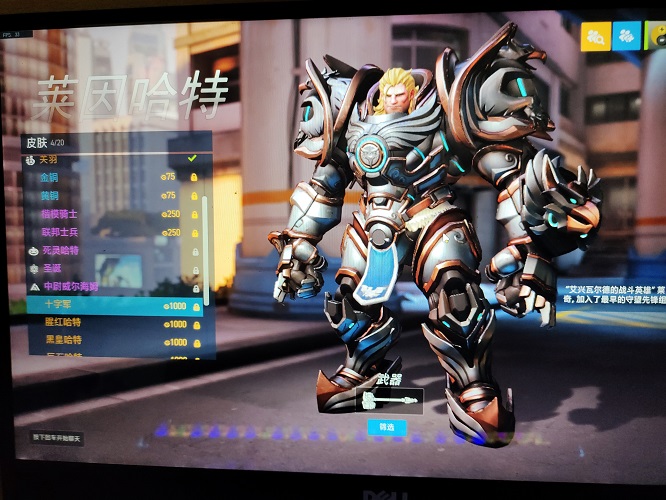Open the yellow find-group icon
This screenshot has height=500, width=666.
[595, 36]
